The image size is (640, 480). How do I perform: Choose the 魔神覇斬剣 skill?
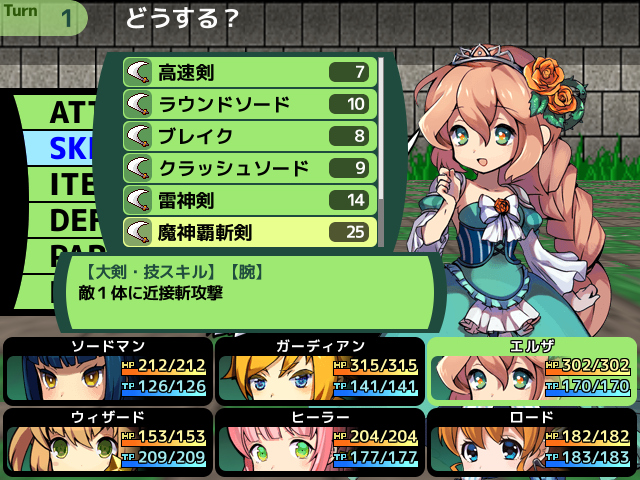pos(249,232)
